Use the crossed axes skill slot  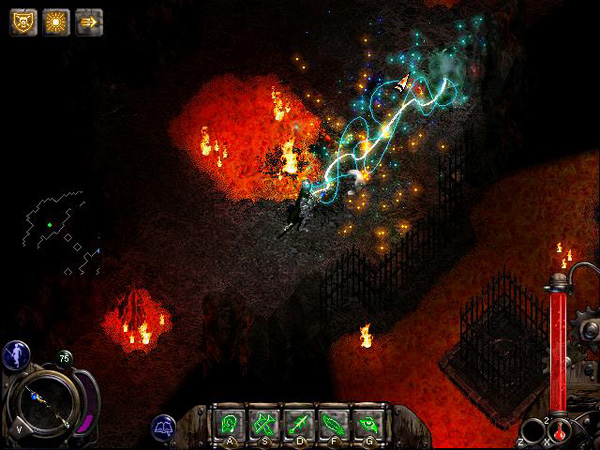click(266, 422)
